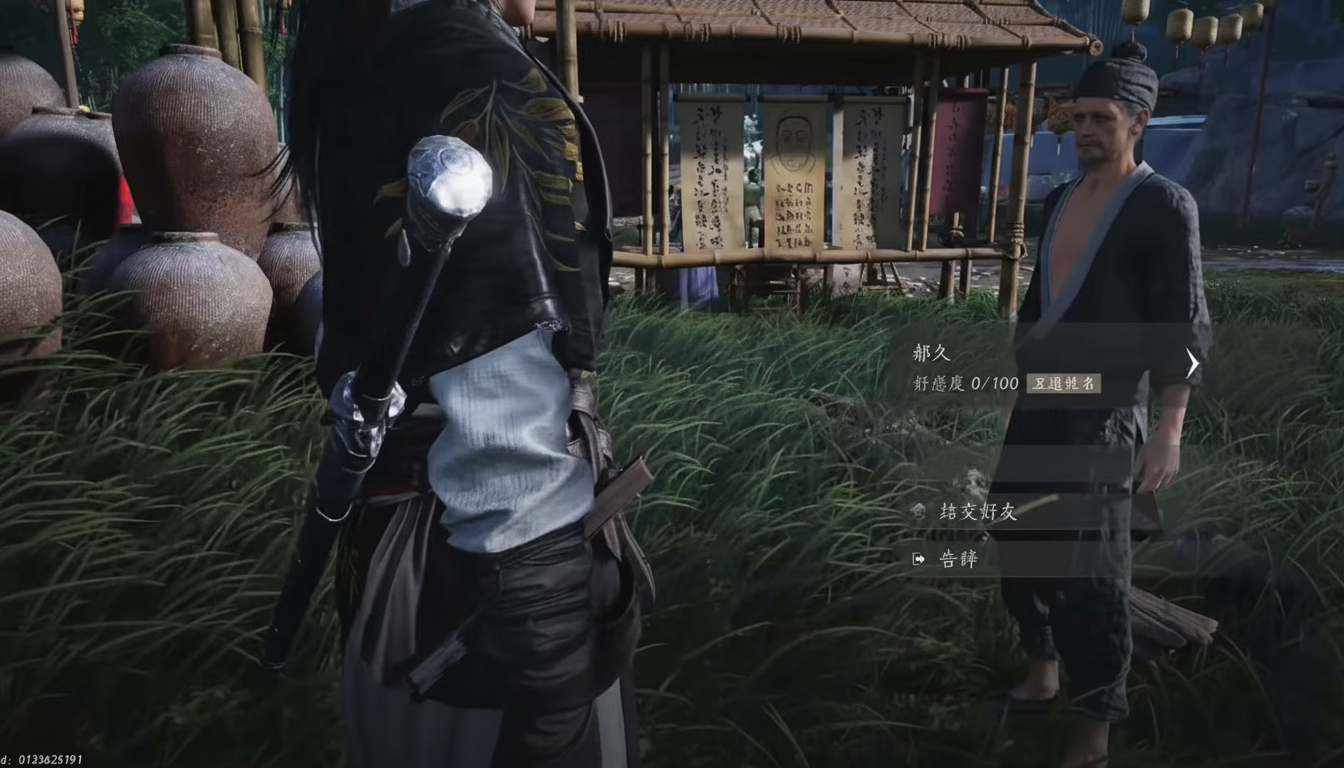Open the tag badge next to 好感度 0/100

click(1063, 383)
